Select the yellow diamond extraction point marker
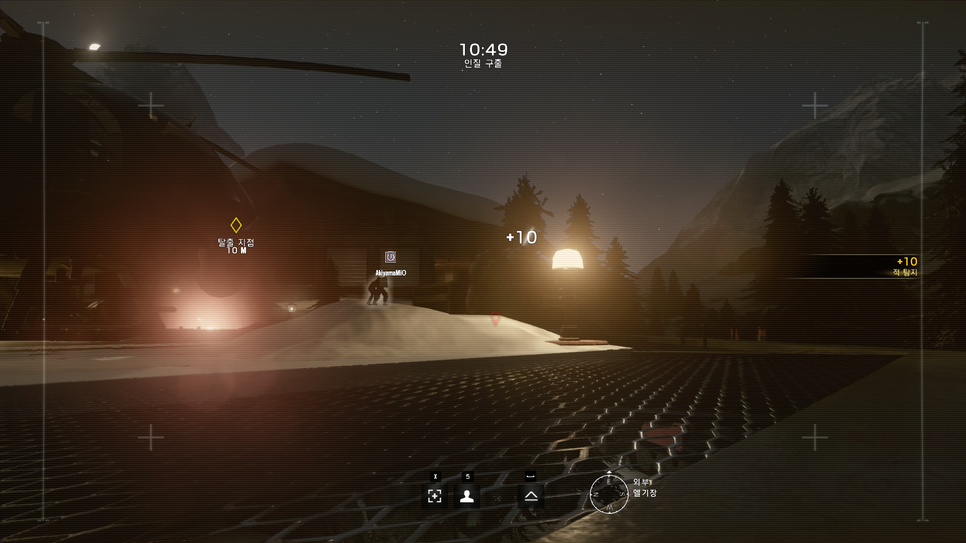966x543 pixels. tap(236, 225)
